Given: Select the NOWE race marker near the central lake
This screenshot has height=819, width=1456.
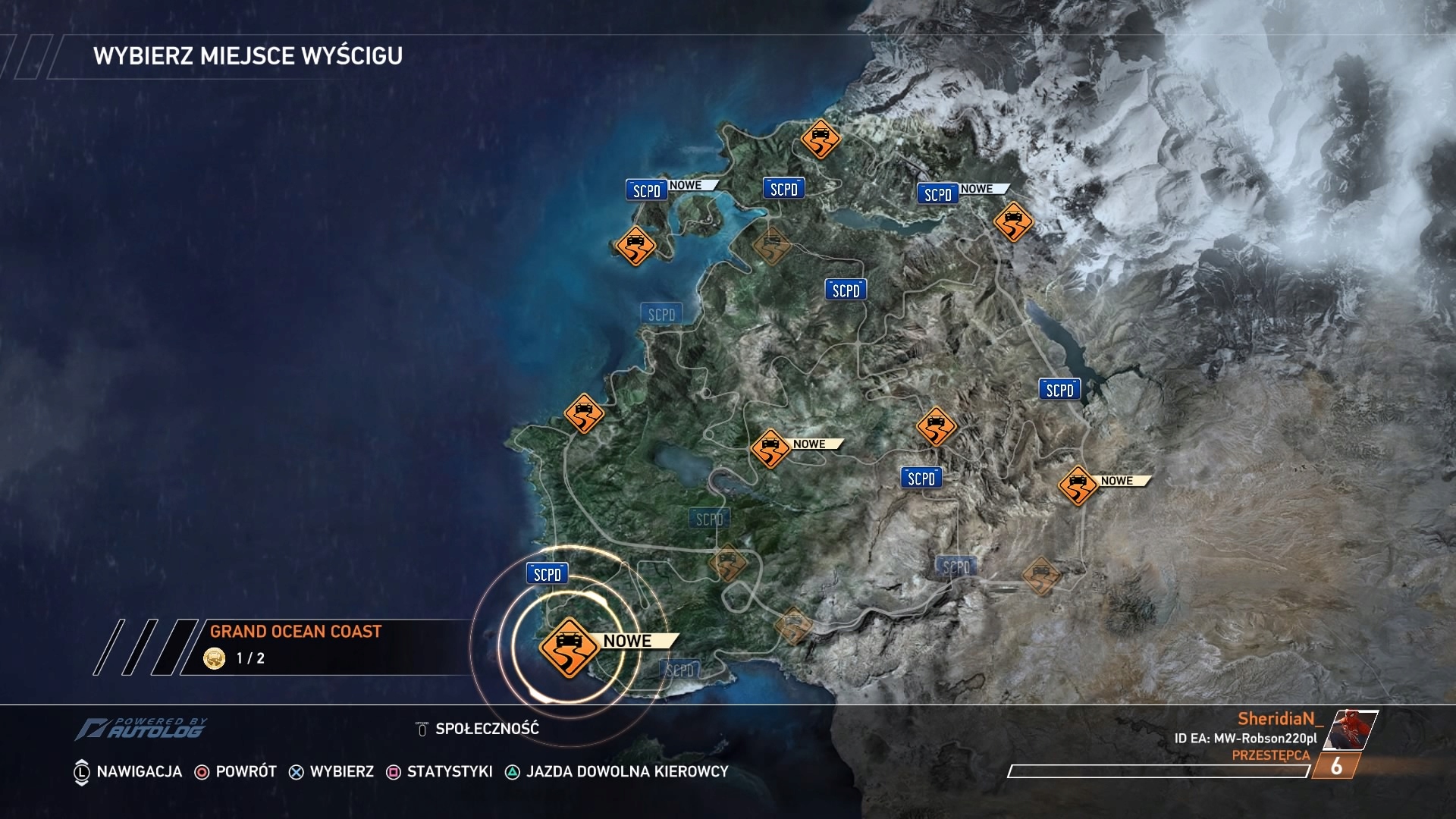Looking at the screenshot, I should click(x=770, y=447).
